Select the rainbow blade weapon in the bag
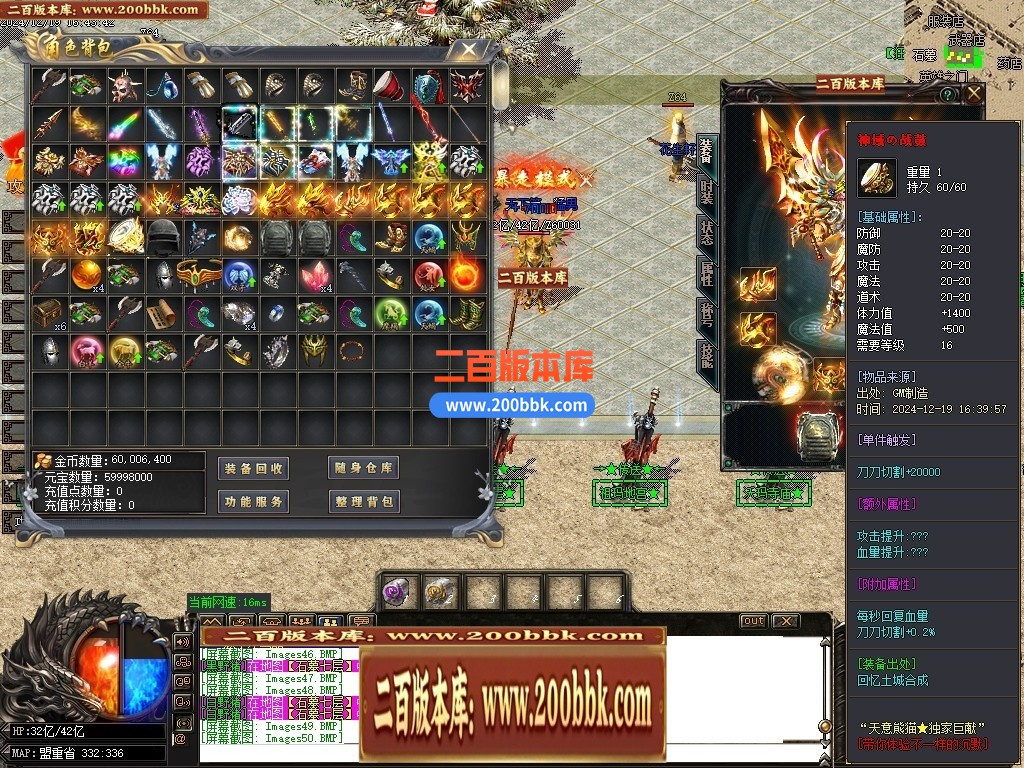 pos(124,124)
